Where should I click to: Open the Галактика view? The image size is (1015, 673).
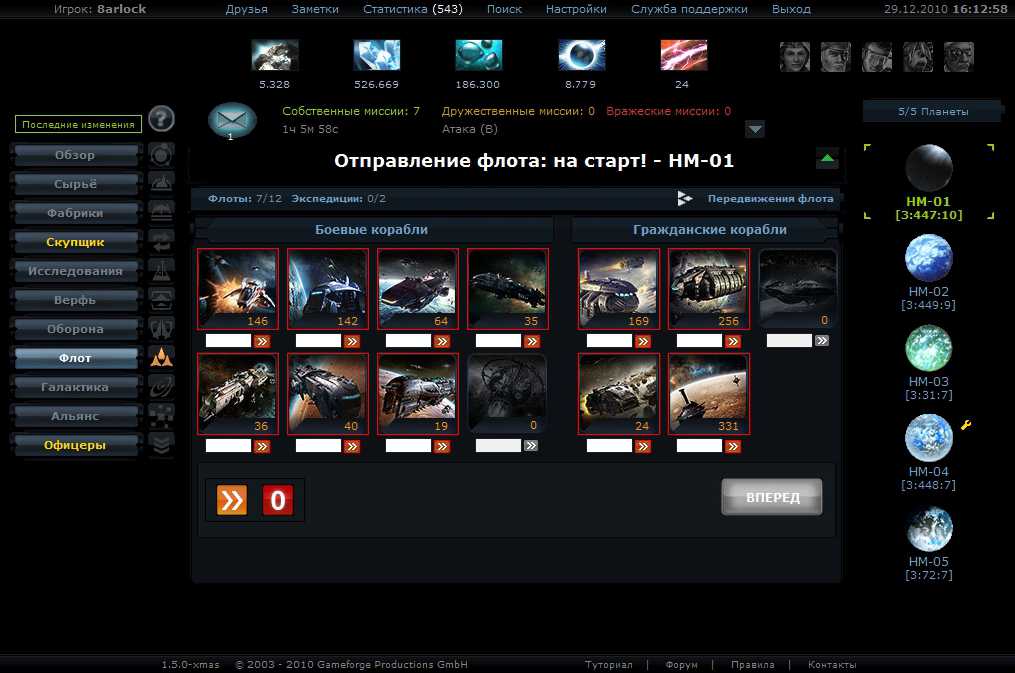point(75,387)
